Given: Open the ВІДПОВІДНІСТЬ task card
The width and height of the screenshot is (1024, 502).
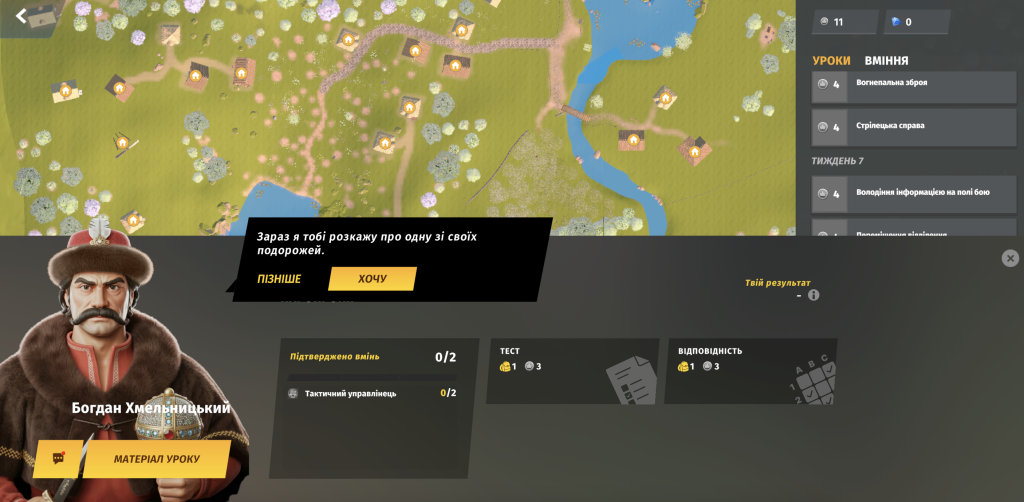Looking at the screenshot, I should (750, 371).
